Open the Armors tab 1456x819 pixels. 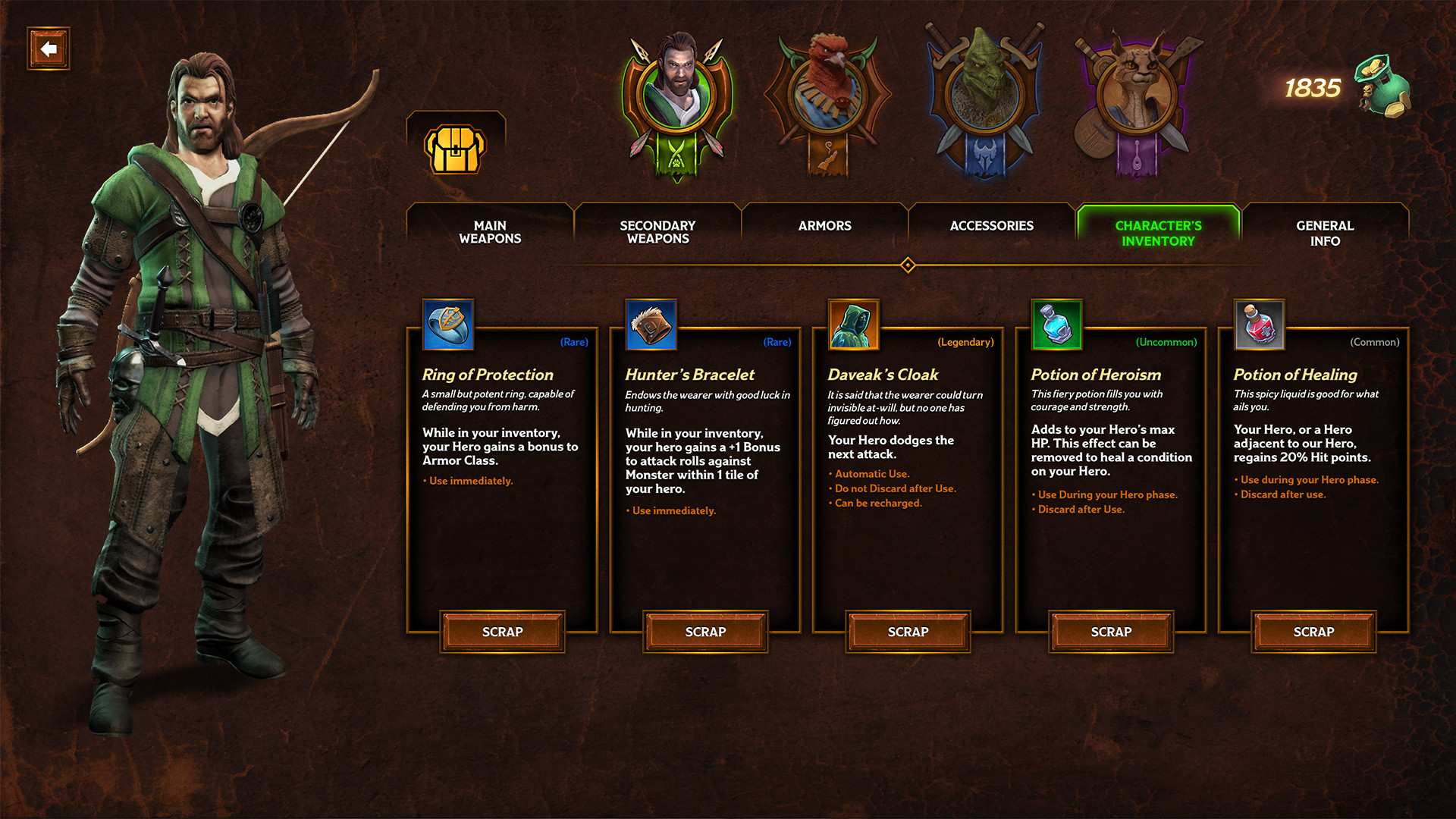(824, 225)
